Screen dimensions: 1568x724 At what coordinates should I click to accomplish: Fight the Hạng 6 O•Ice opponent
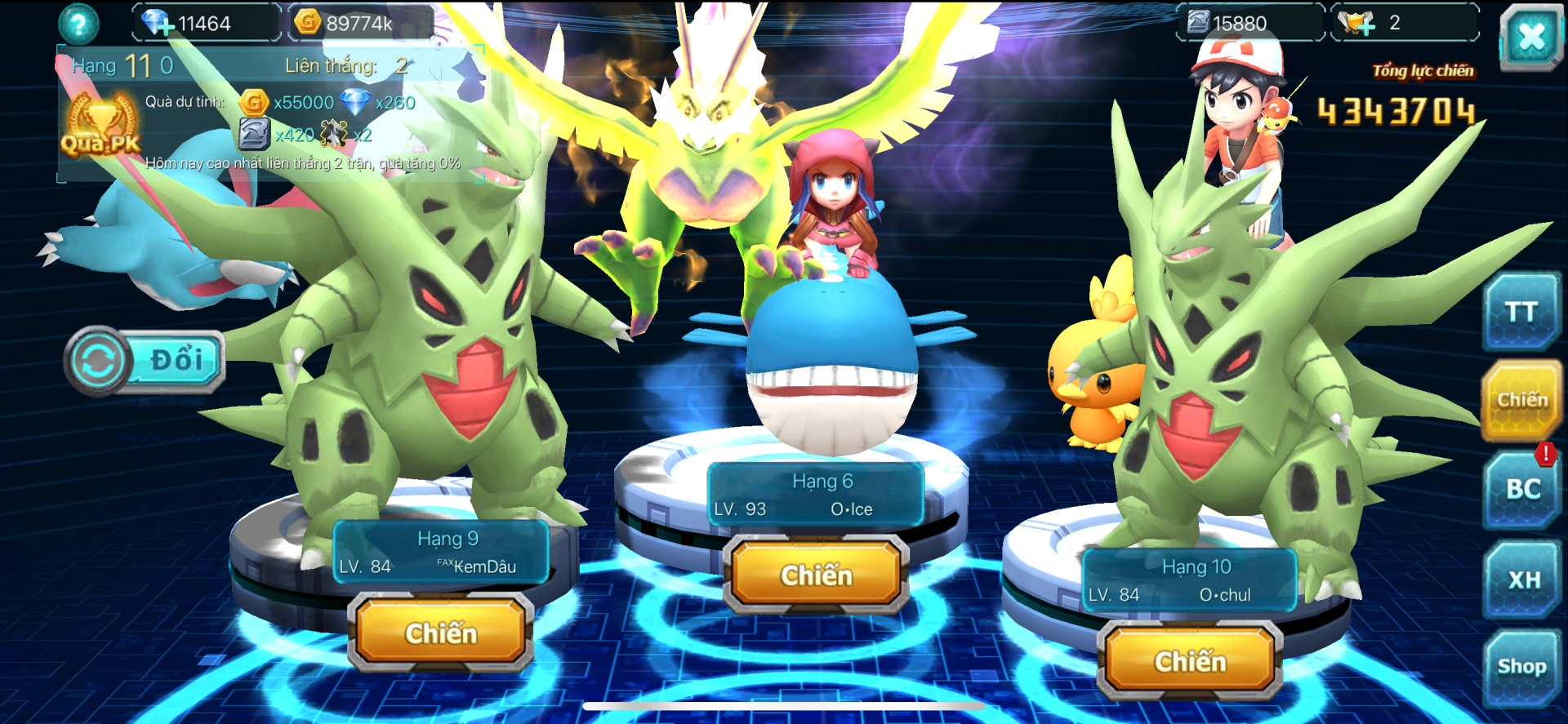pos(816,575)
